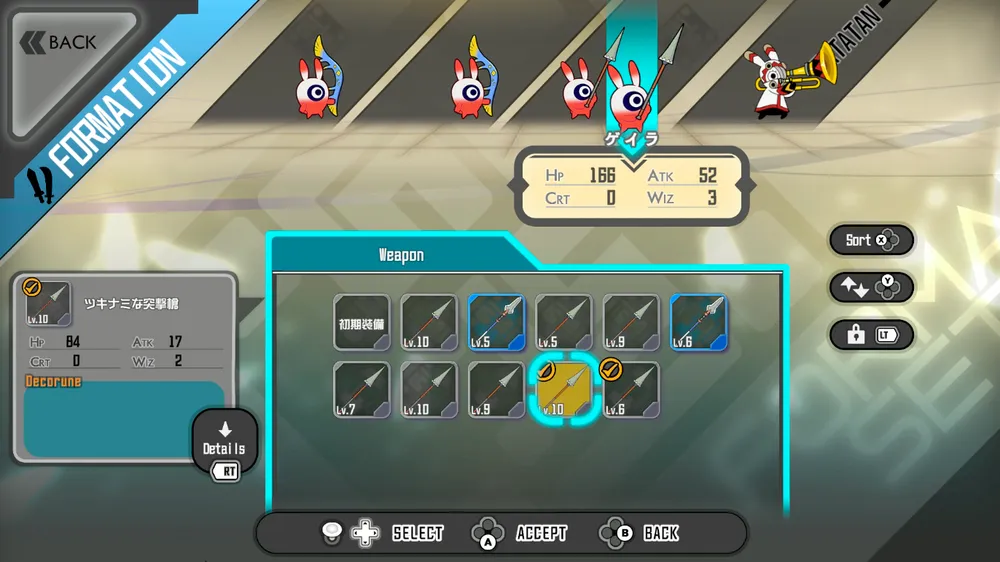Select the blue-framed Lv.5 spear
The image size is (1000, 562).
(497, 322)
